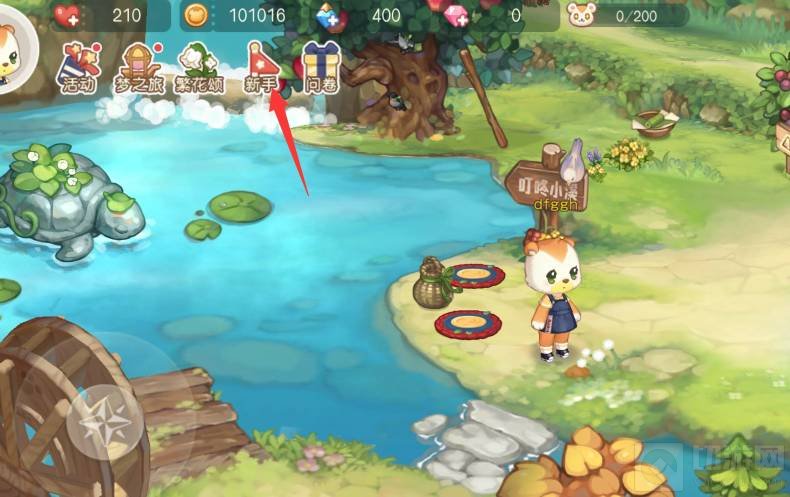
Task: Open the 梦之旅 icon
Action: 140,67
